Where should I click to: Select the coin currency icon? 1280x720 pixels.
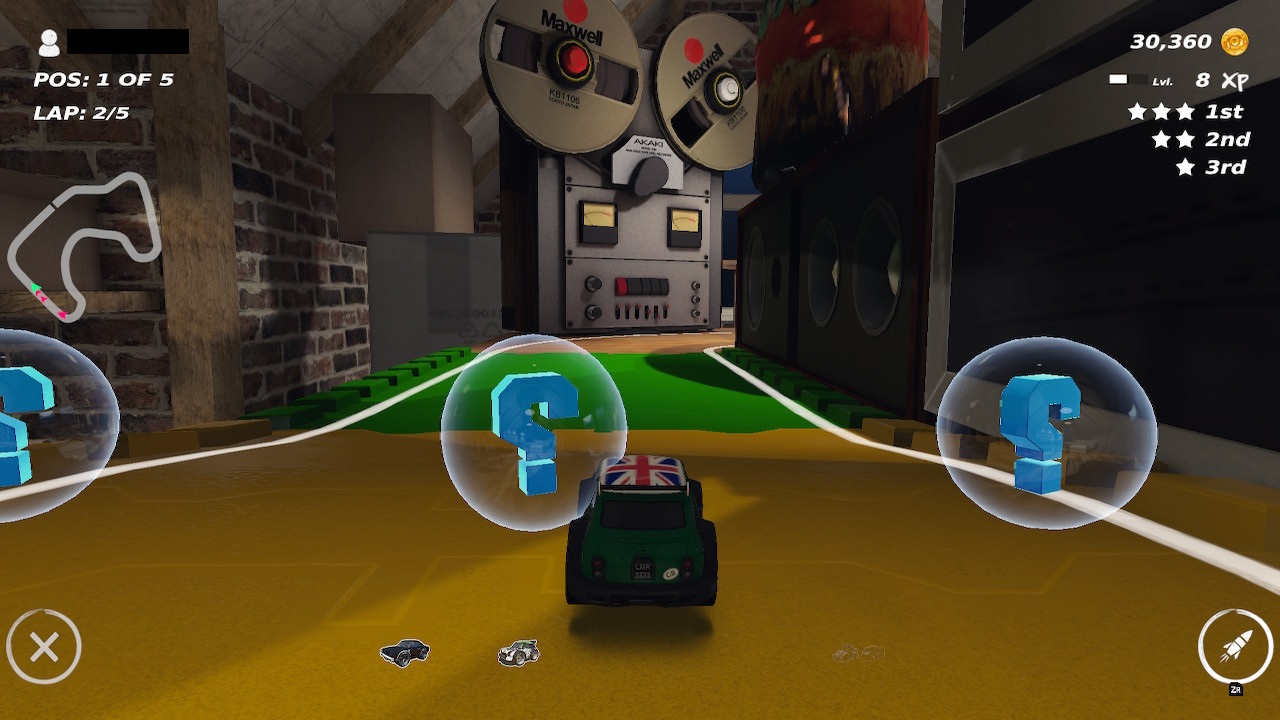coord(1233,40)
